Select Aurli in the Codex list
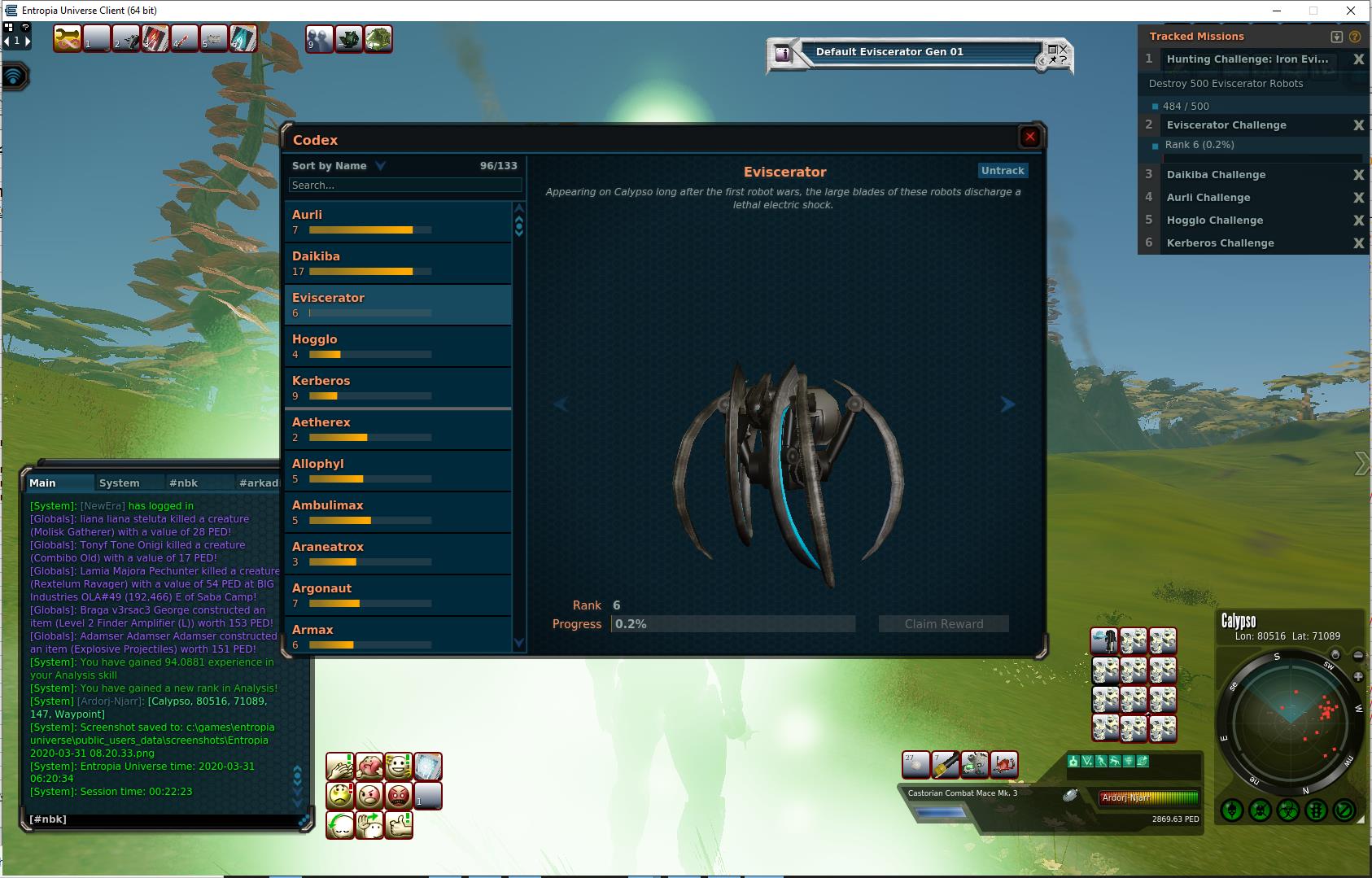Image resolution: width=1372 pixels, height=878 pixels. tap(398, 221)
